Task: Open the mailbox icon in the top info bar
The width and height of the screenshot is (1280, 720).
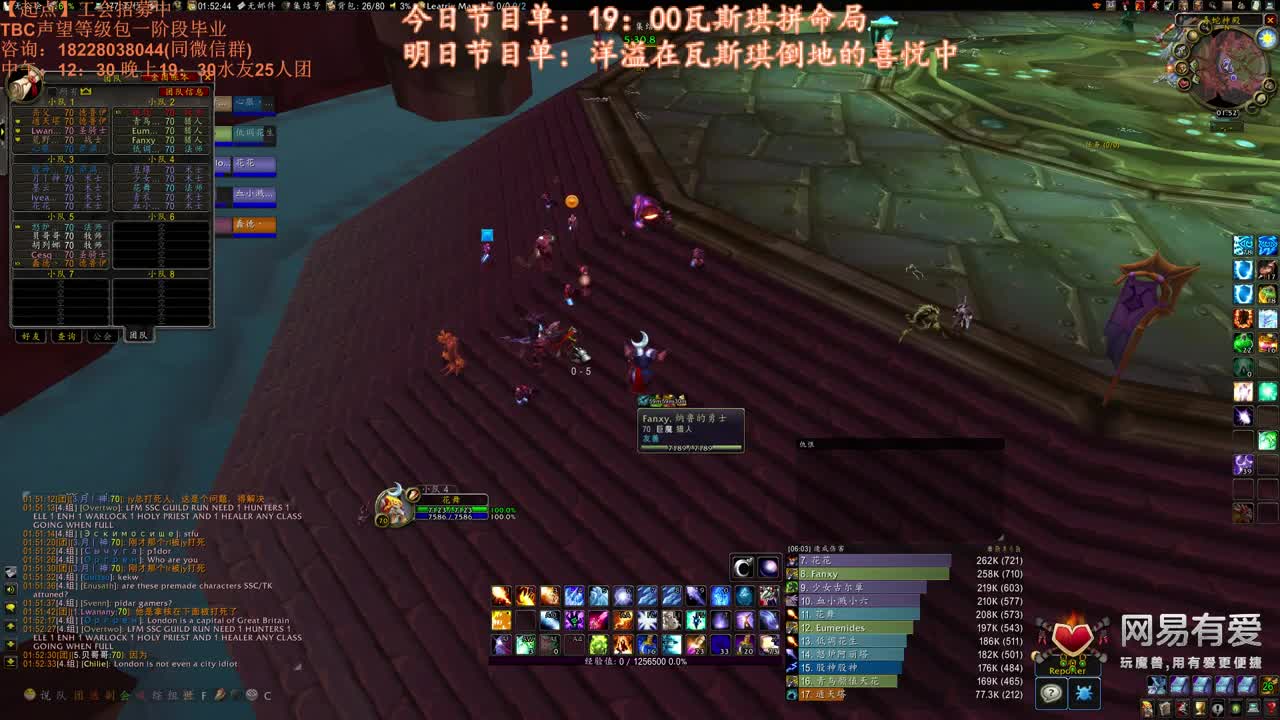Action: pyautogui.click(x=240, y=7)
